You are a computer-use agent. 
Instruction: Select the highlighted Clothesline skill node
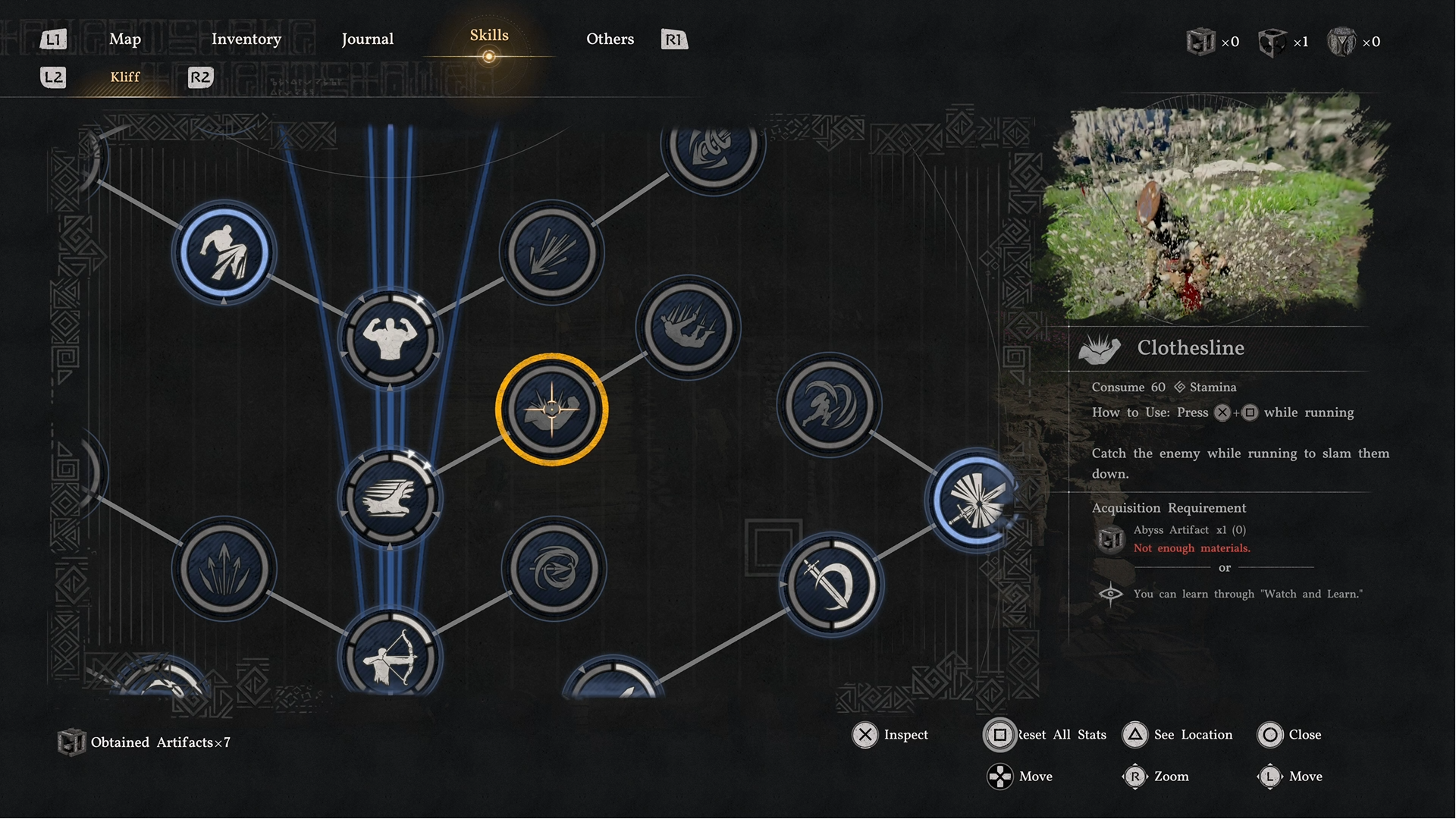click(552, 409)
